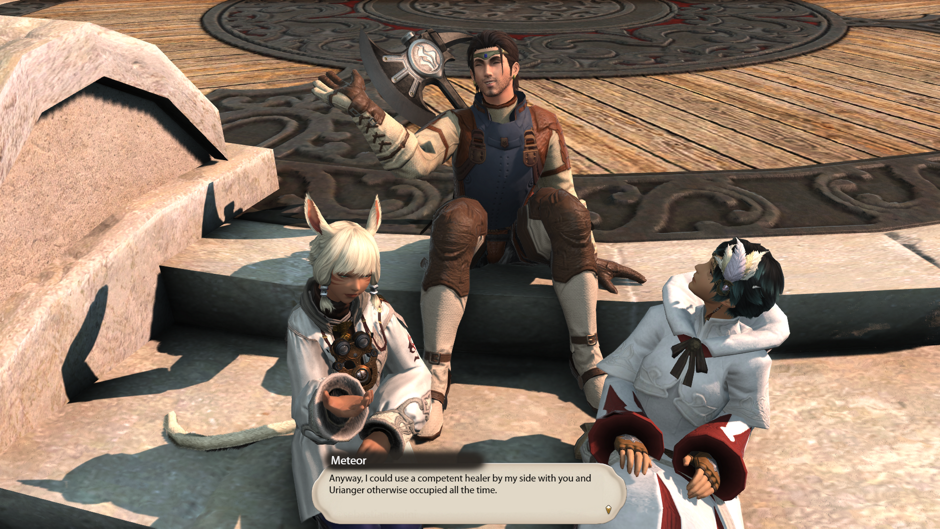Click Meteor's dialogue box to continue

468,492
